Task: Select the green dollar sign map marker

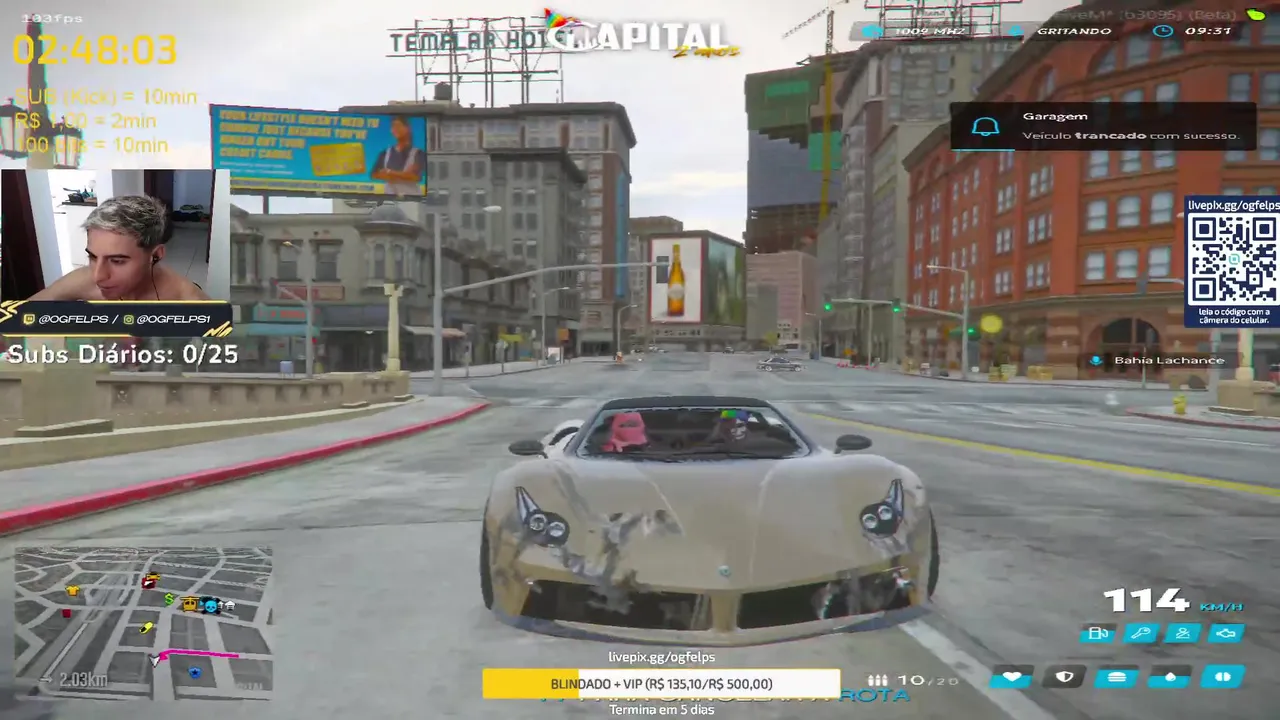Action: pos(170,601)
